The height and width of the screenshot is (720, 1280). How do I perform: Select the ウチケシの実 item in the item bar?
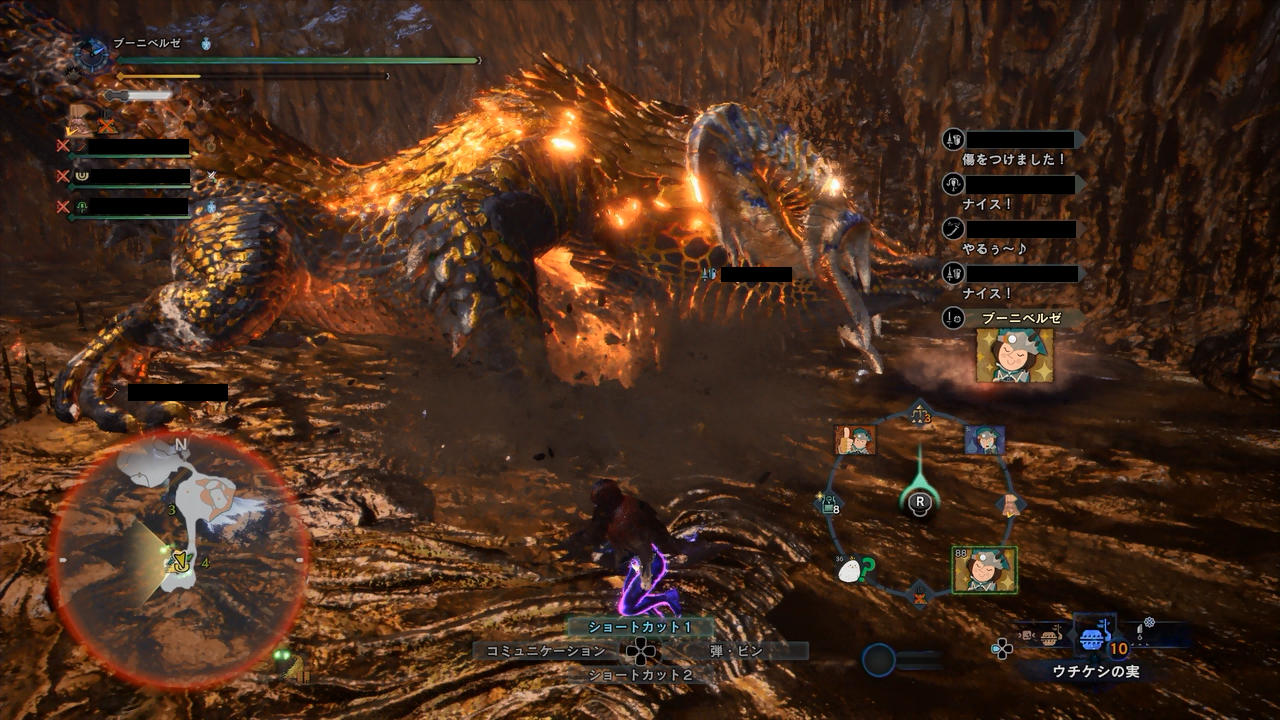(x=1094, y=640)
